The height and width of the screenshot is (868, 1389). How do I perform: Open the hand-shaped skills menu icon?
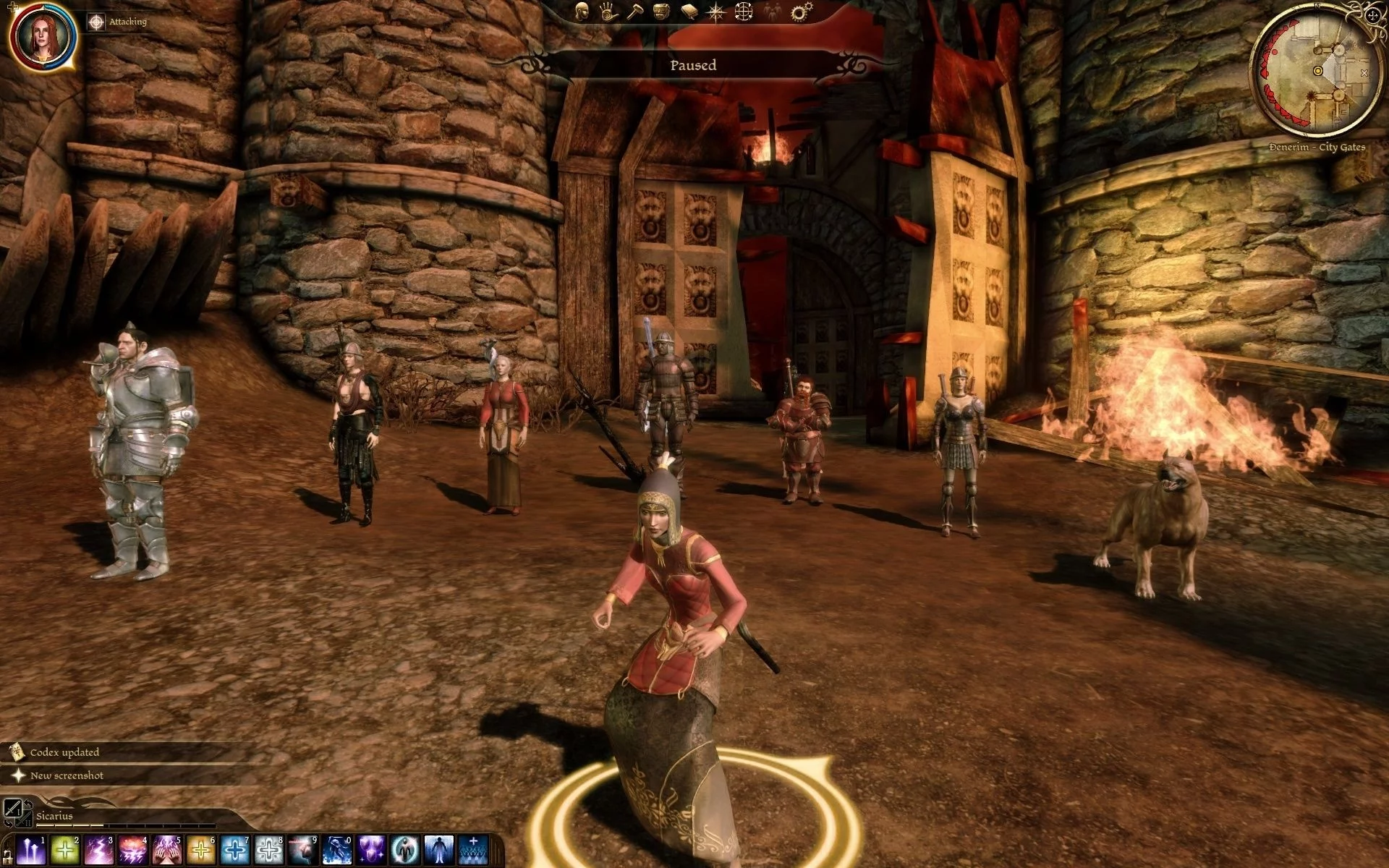point(607,10)
